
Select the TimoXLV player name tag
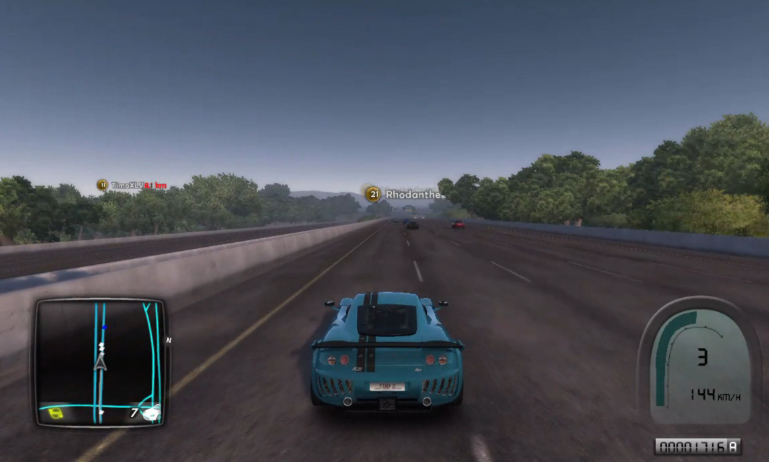[126, 185]
